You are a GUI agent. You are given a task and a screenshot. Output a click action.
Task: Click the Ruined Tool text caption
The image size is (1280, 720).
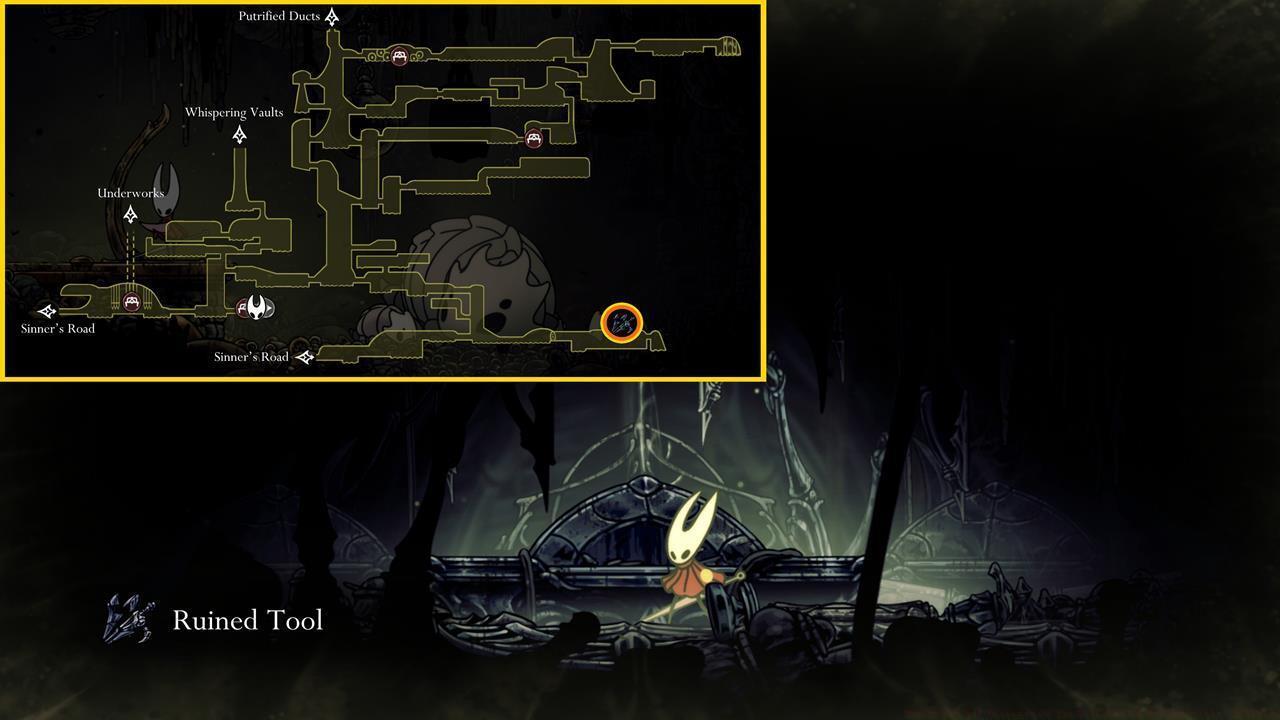(x=247, y=620)
